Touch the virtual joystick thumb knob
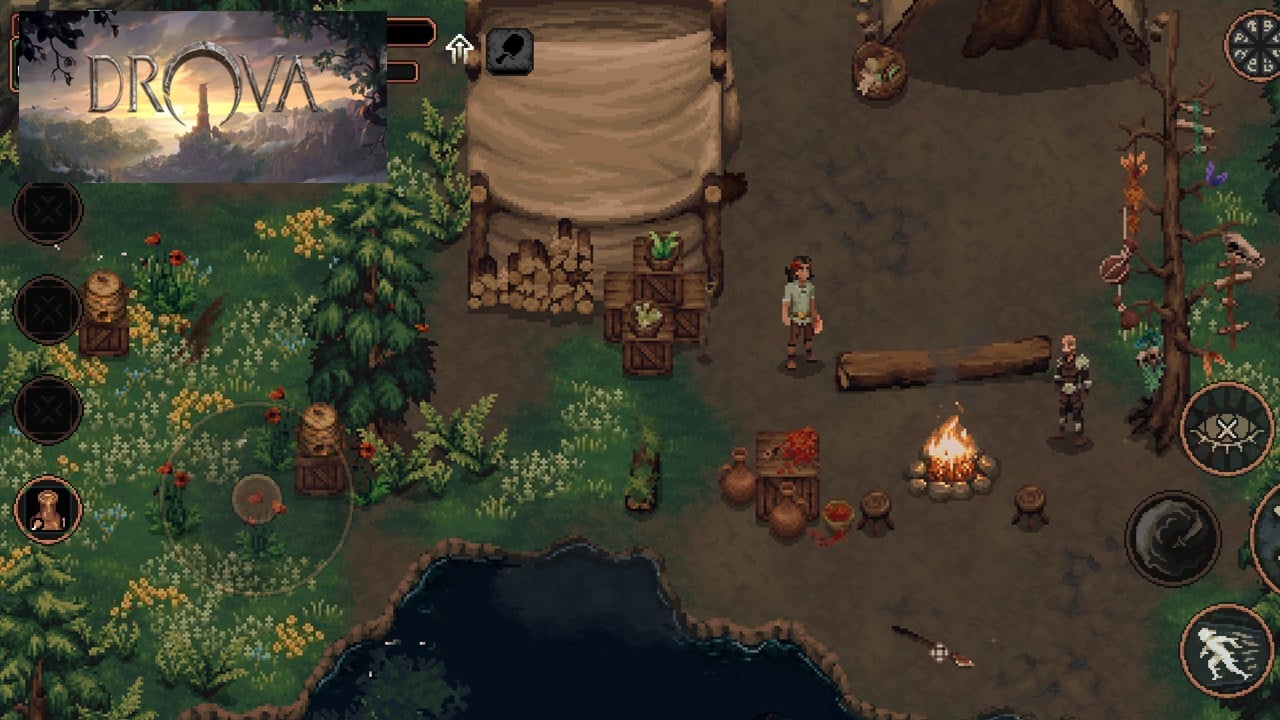 [257, 498]
